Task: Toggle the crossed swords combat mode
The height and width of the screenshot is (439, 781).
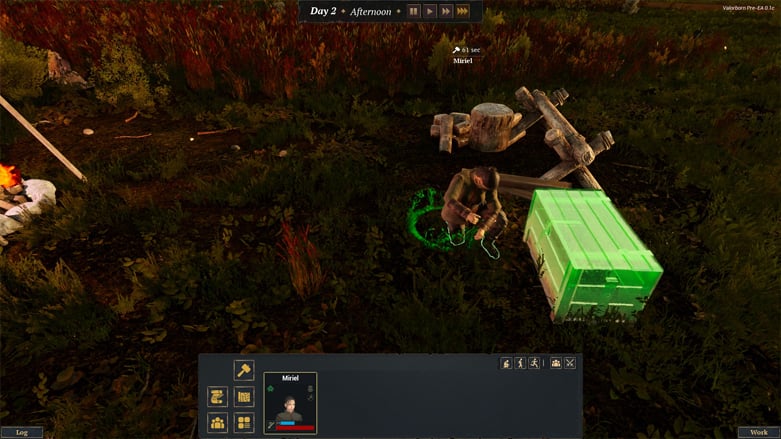Action: tap(570, 363)
